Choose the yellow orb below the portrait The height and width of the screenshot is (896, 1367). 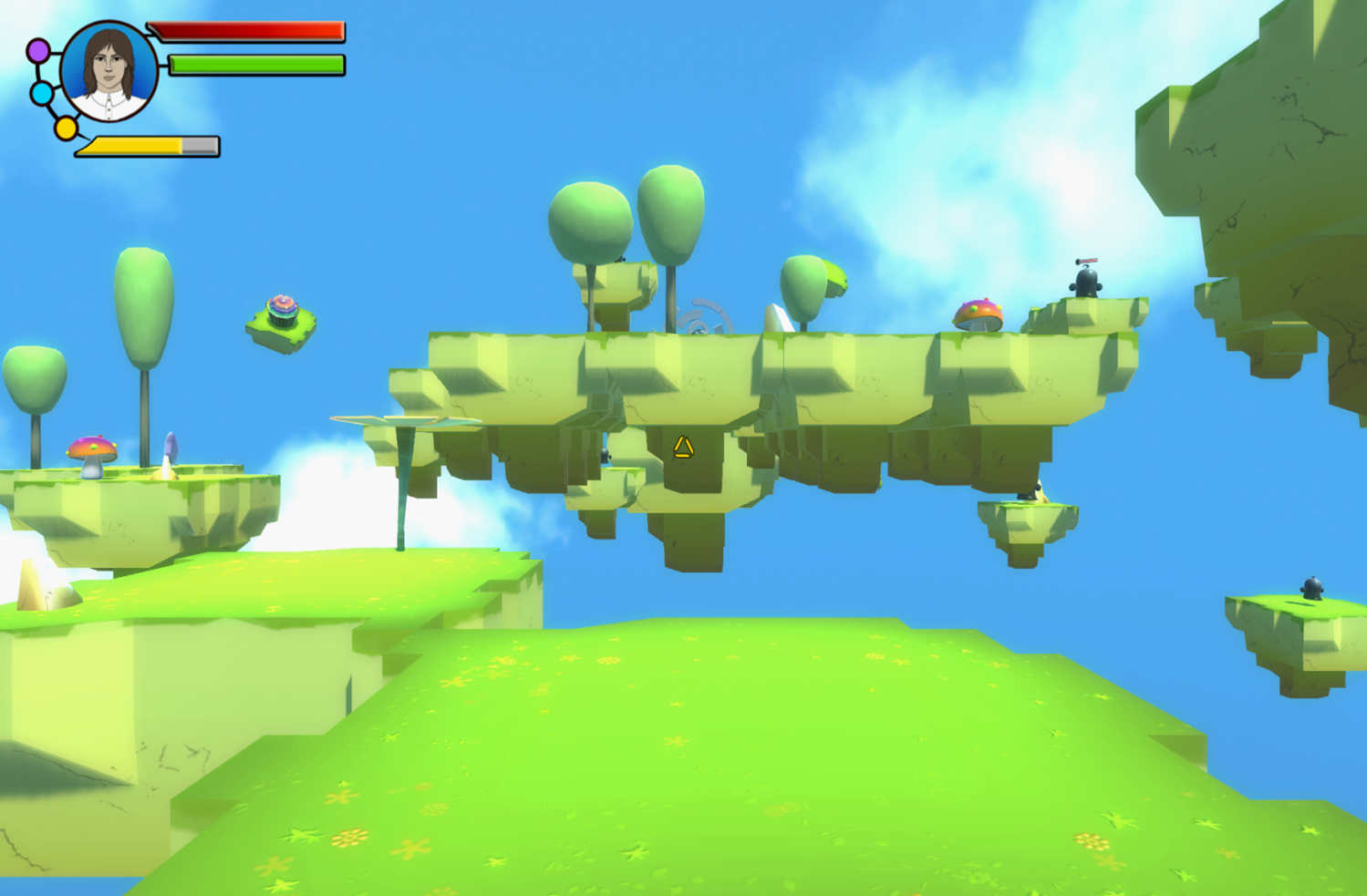click(x=66, y=129)
